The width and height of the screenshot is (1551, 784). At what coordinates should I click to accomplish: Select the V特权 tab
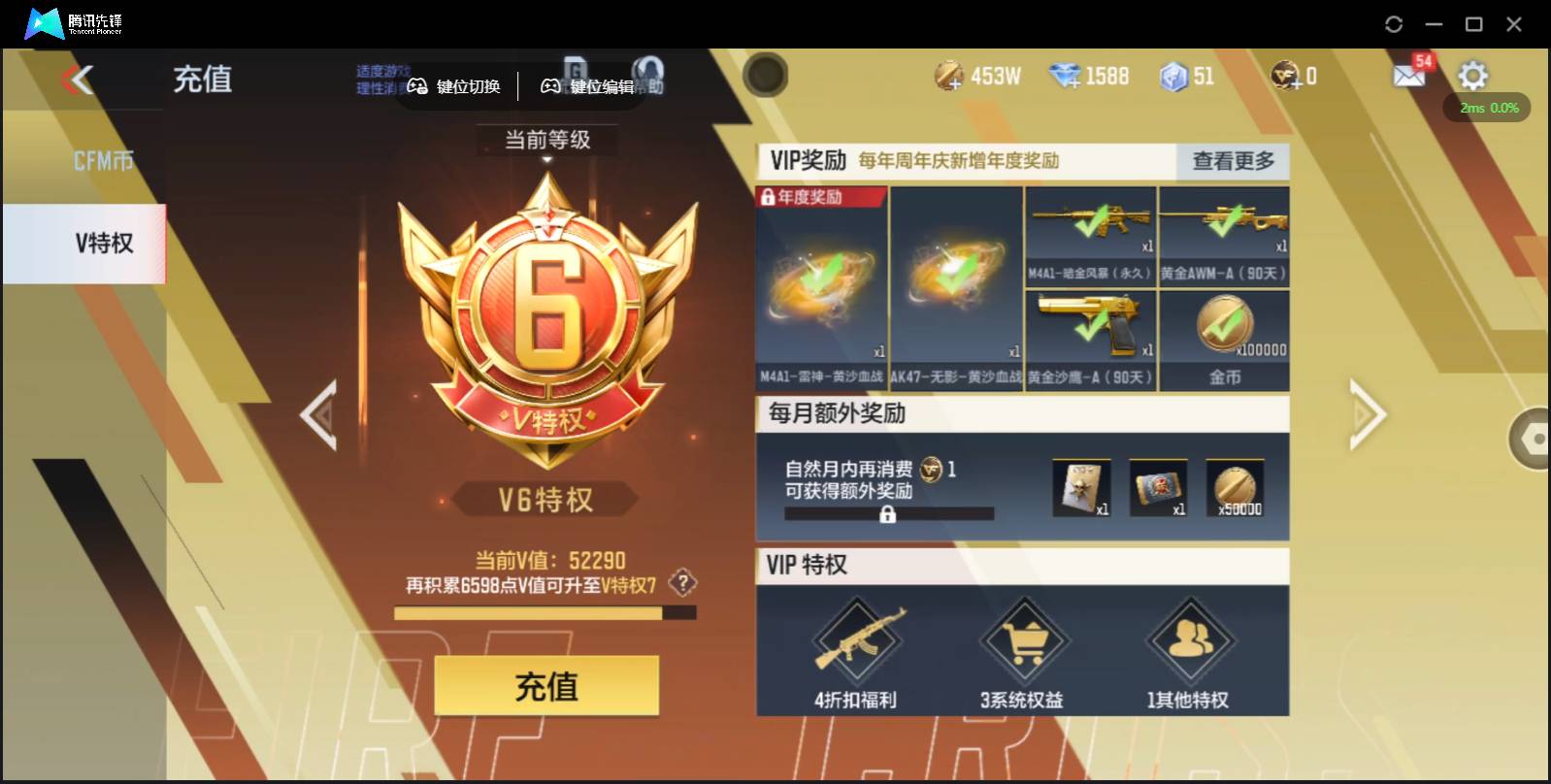(102, 244)
